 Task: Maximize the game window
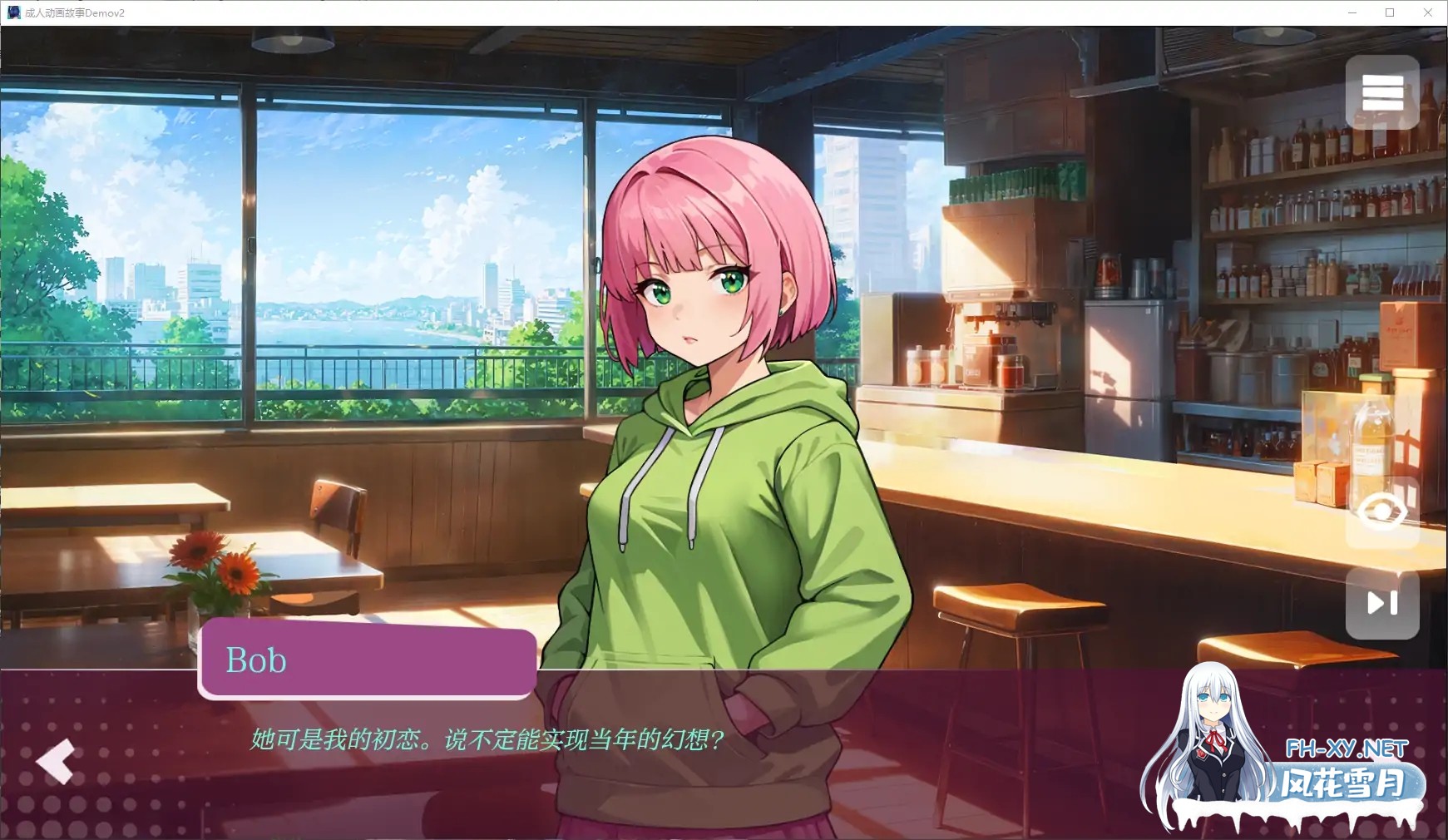click(1389, 12)
